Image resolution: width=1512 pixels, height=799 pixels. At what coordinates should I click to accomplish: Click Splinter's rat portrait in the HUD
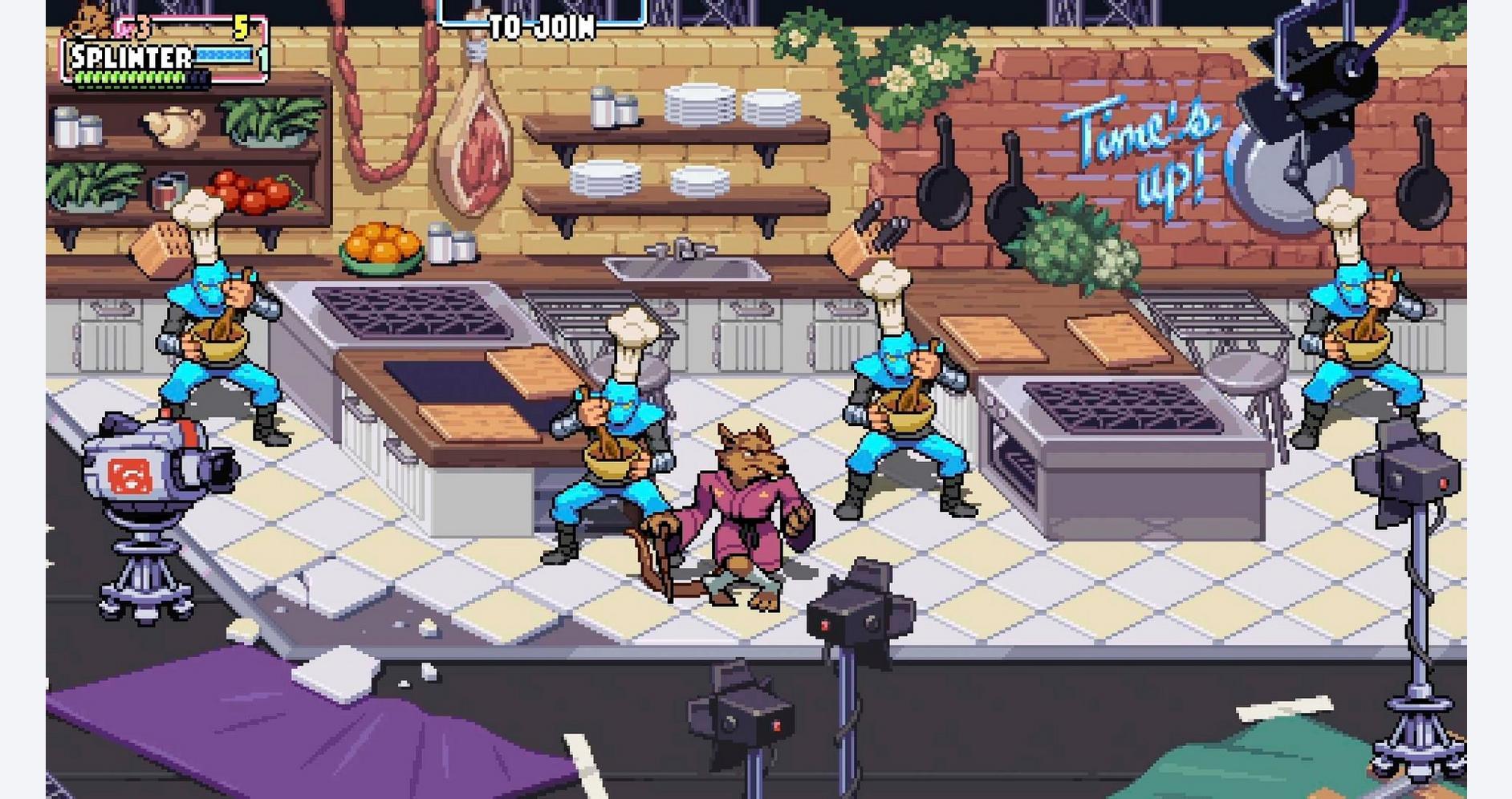88,20
